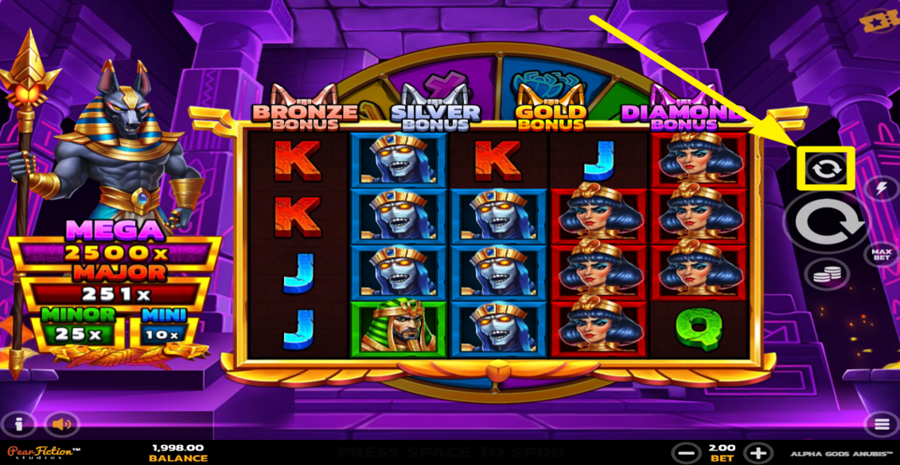Set the Max Bet
The width and height of the screenshot is (900, 465).
click(881, 253)
